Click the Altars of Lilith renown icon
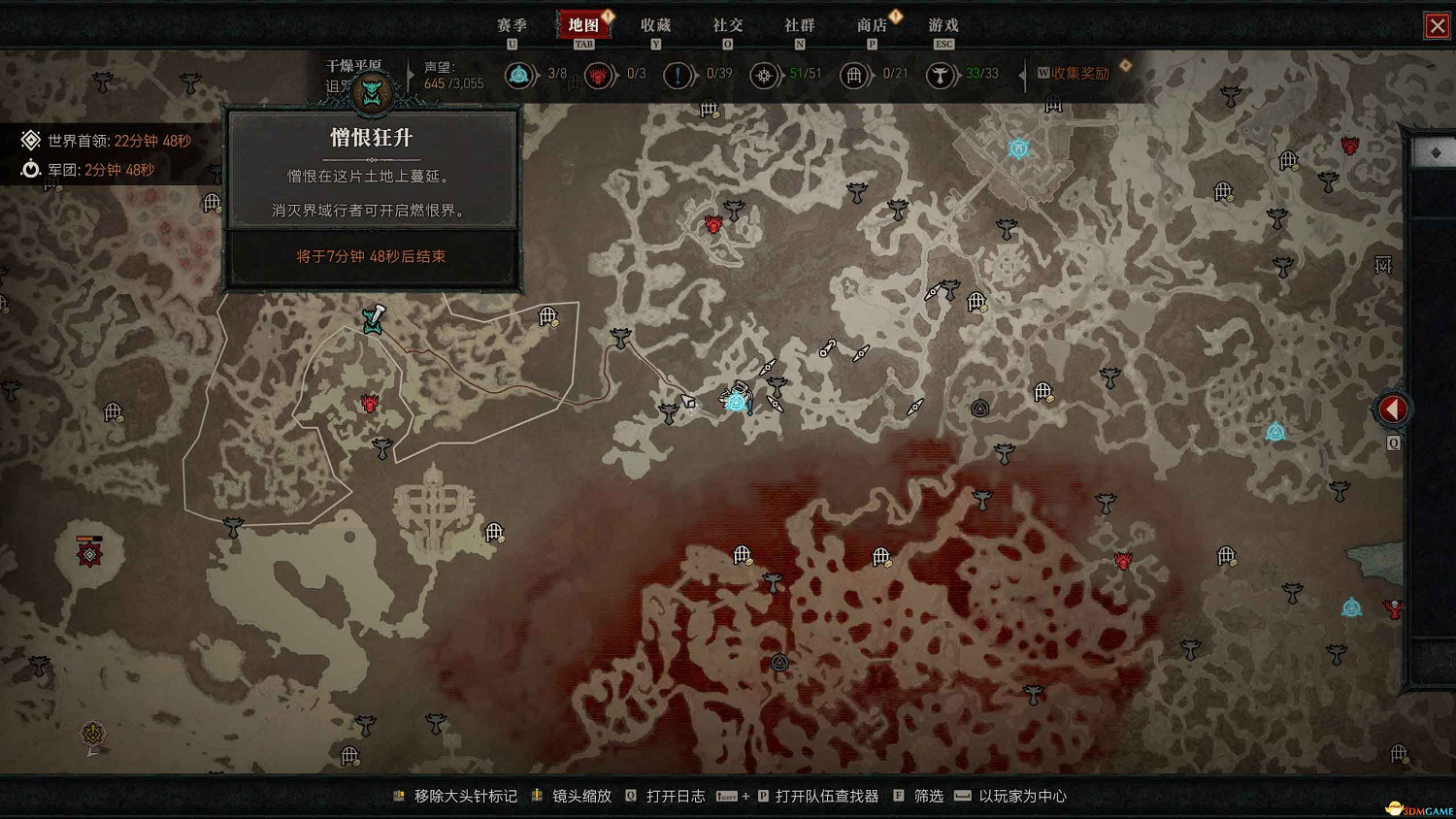 pos(520,75)
